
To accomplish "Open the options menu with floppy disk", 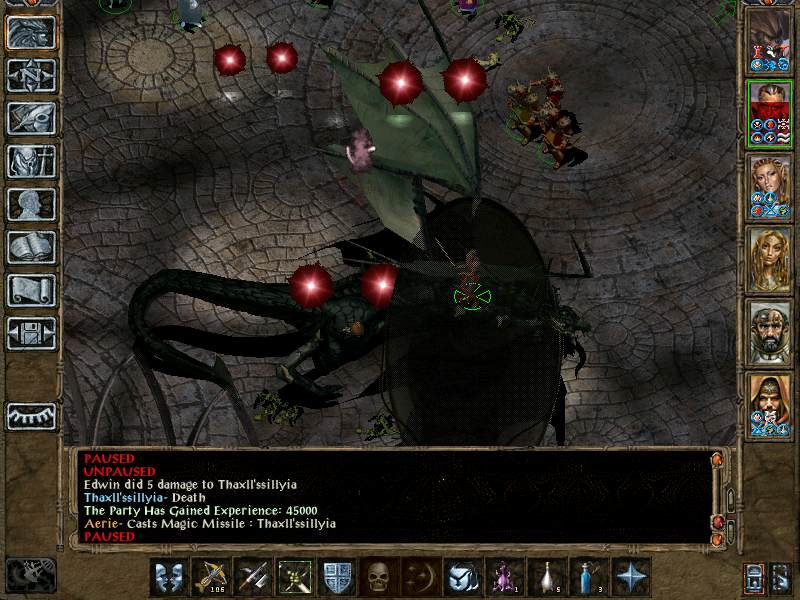I will [x=32, y=333].
